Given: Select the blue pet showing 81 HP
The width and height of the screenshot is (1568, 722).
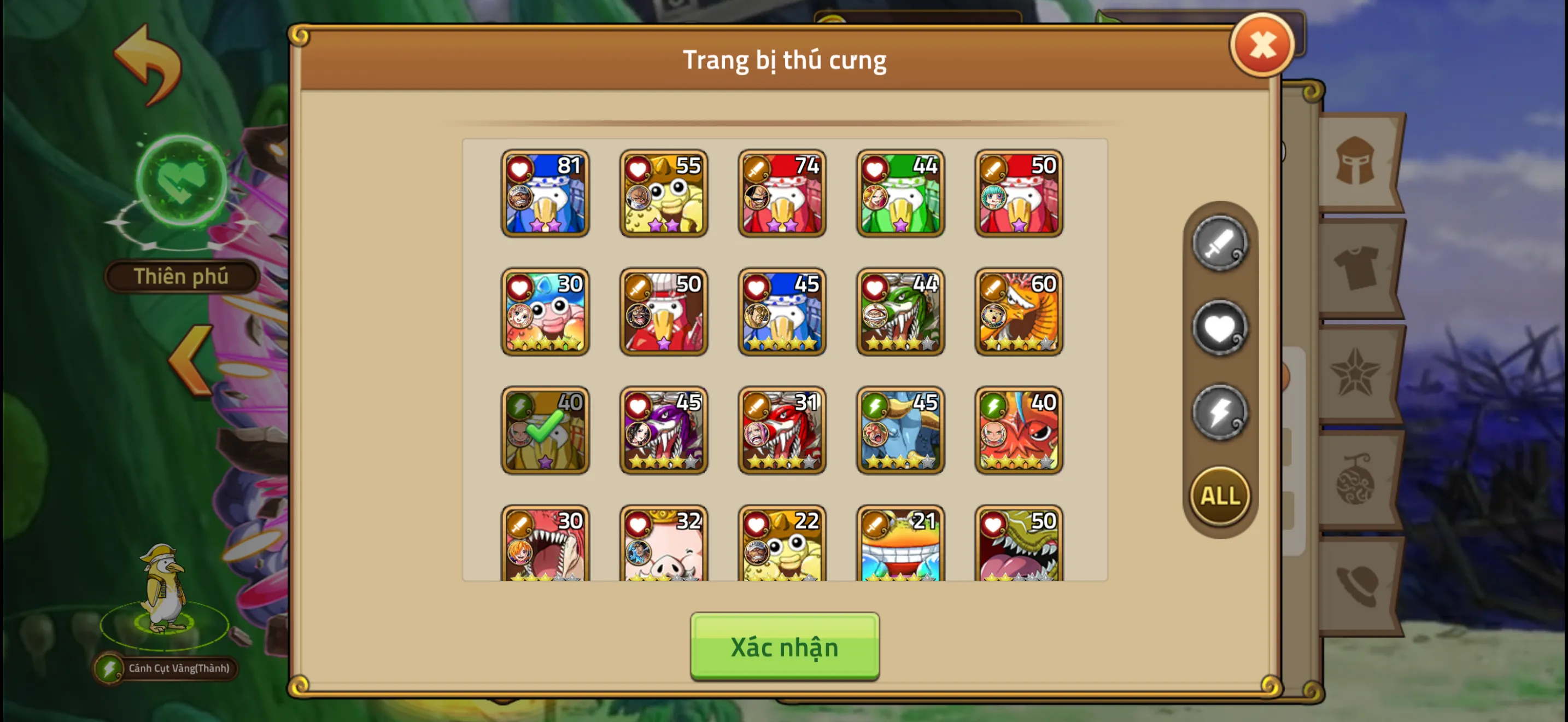Looking at the screenshot, I should pyautogui.click(x=545, y=194).
